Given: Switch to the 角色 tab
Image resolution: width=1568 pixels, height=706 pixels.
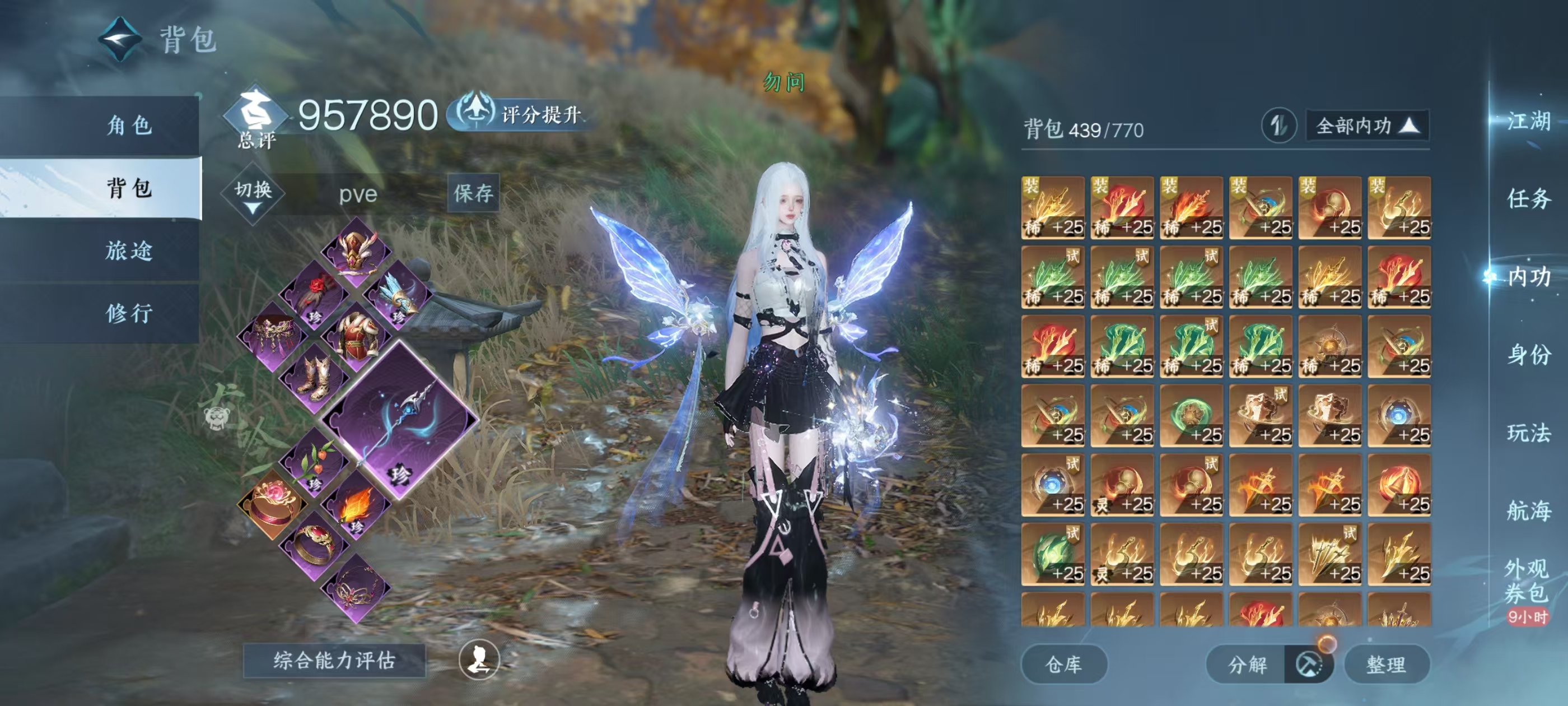Looking at the screenshot, I should pos(128,126).
